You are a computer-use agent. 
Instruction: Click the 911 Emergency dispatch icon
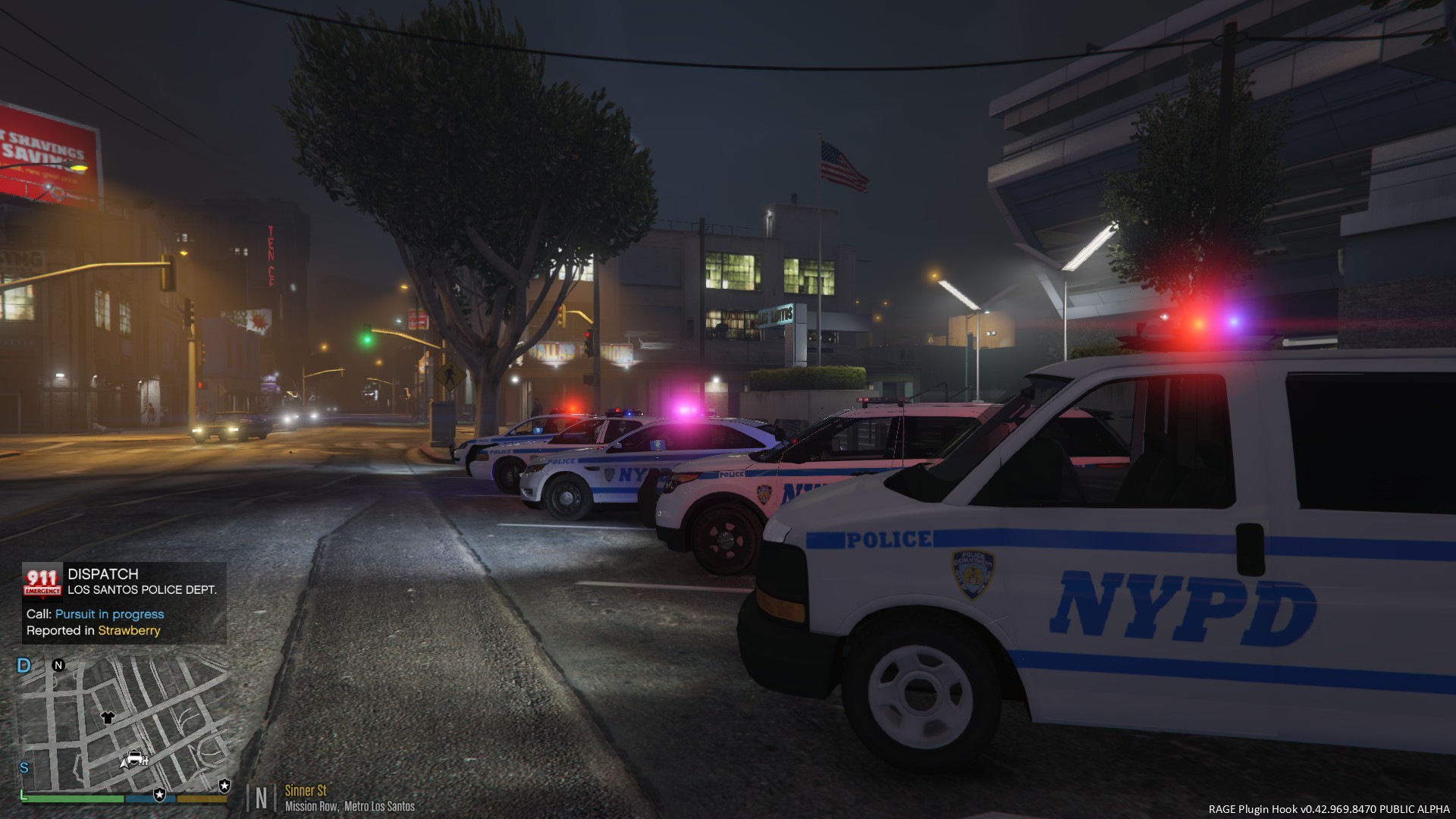(42, 581)
